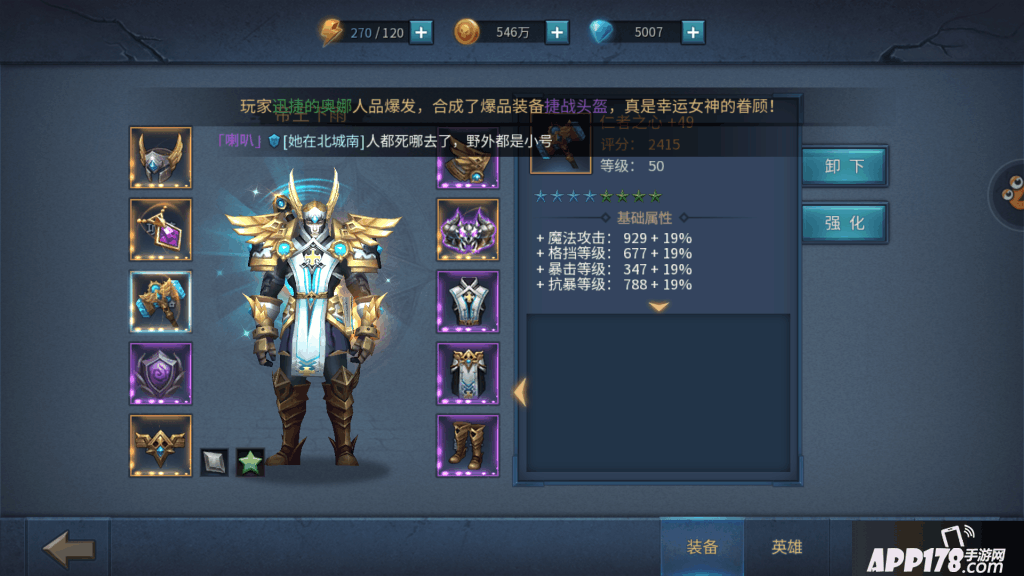The image size is (1024, 576).
Task: Add diamonds using the plus button
Action: [x=693, y=32]
